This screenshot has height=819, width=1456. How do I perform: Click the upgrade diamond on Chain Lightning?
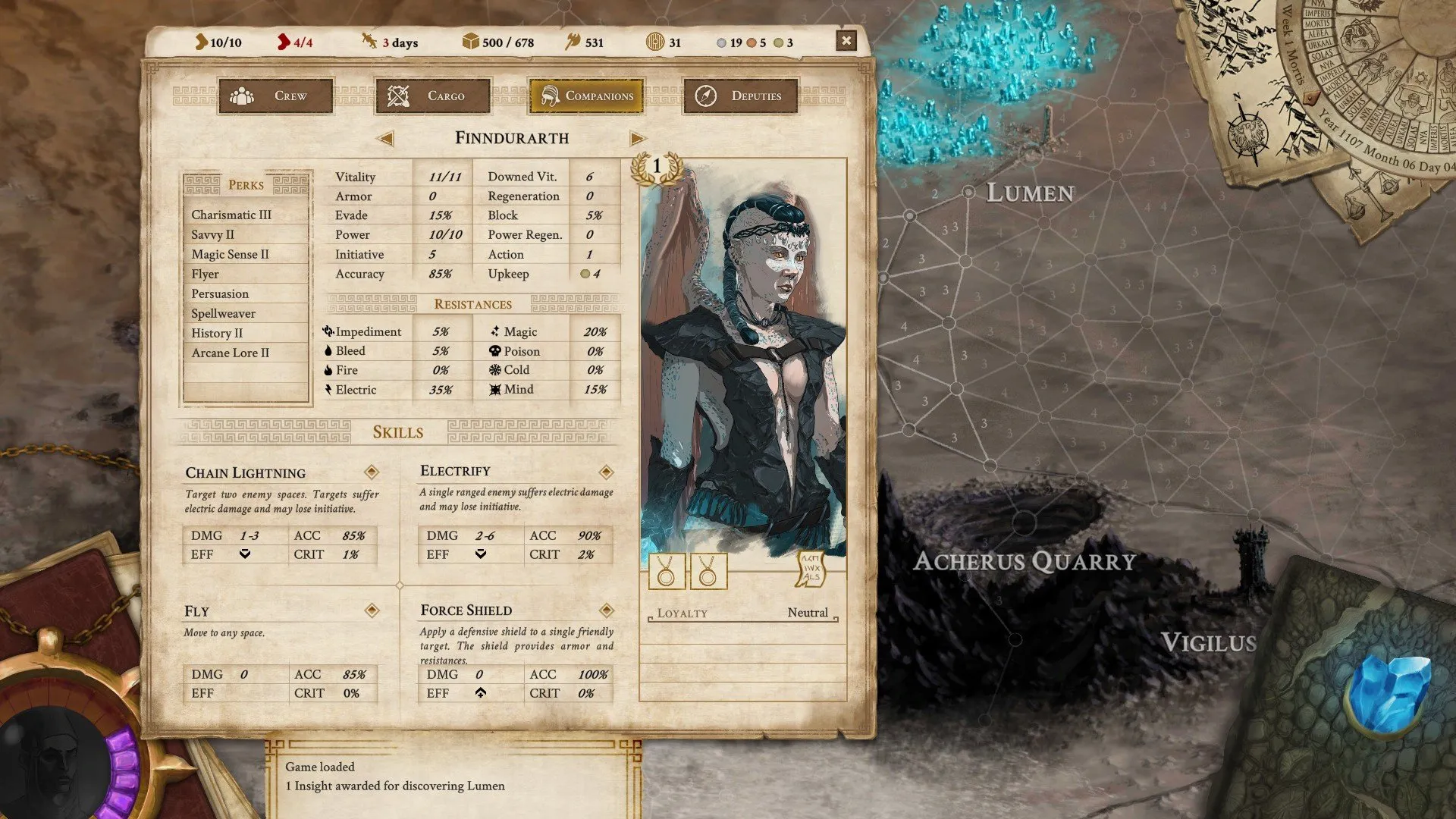coord(371,472)
